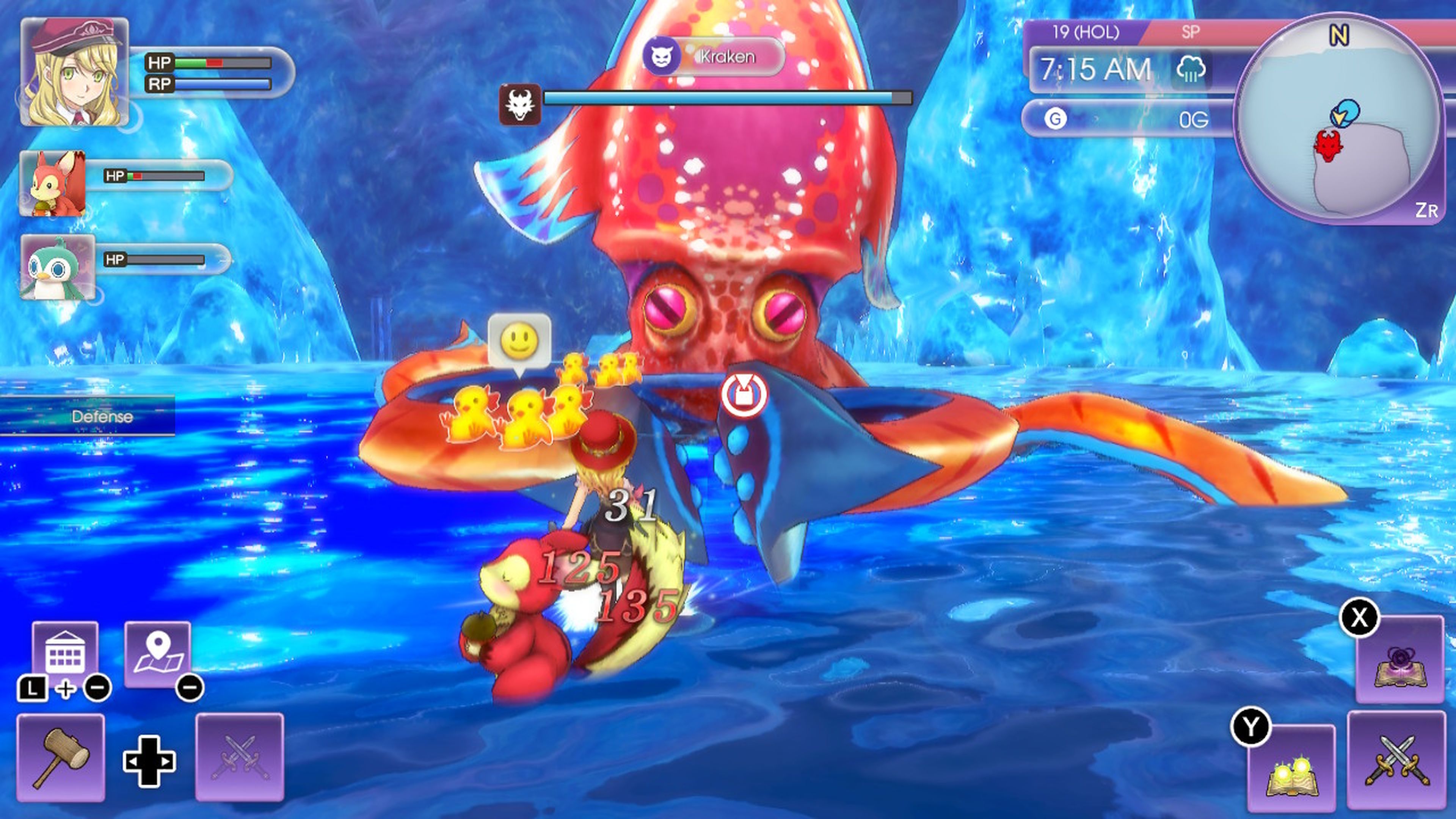Use the bright crossed swords weapon slot

[x=1396, y=760]
